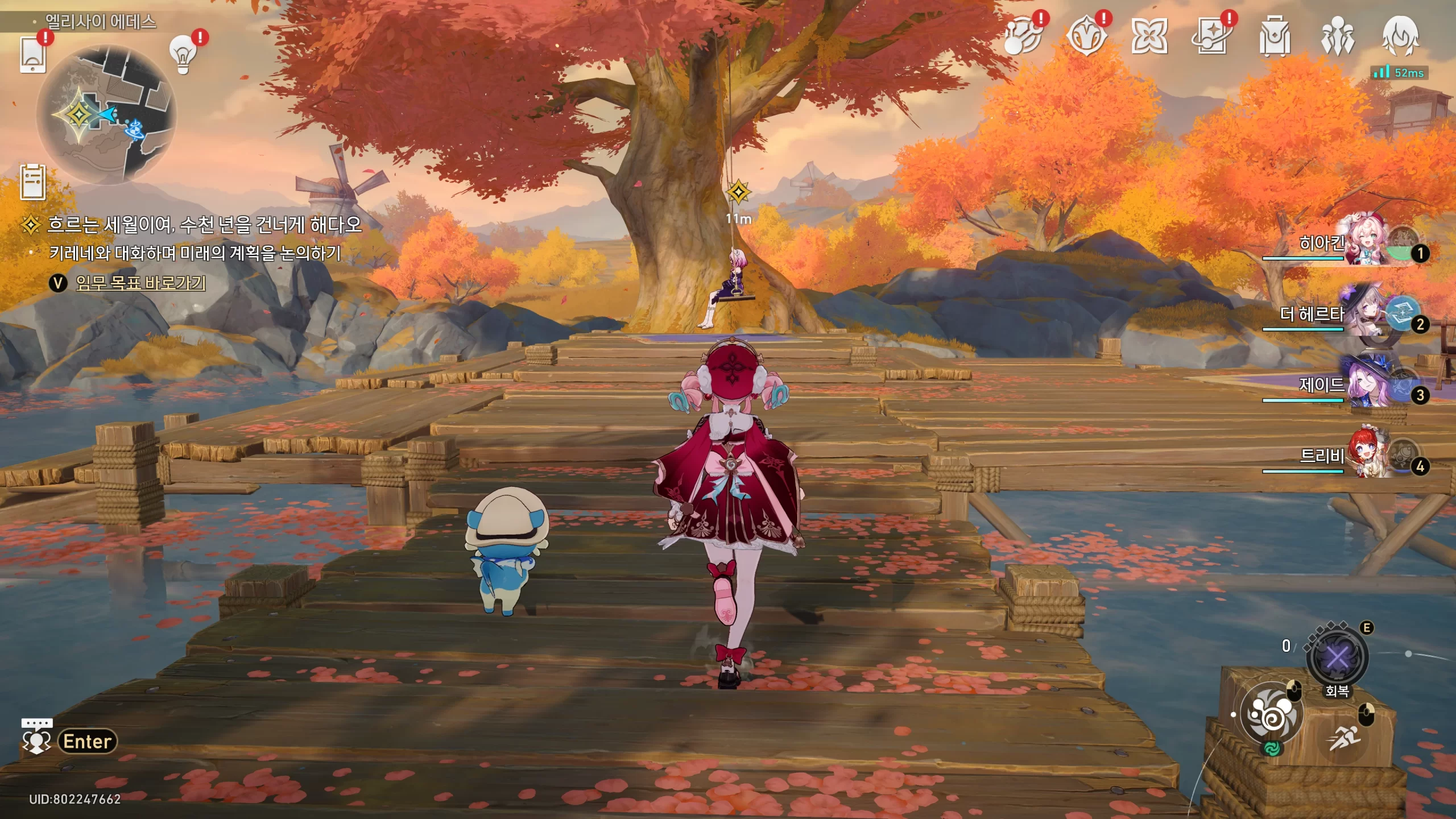Open the phone menu icon
Screen dimensions: 1456x819
point(32,55)
